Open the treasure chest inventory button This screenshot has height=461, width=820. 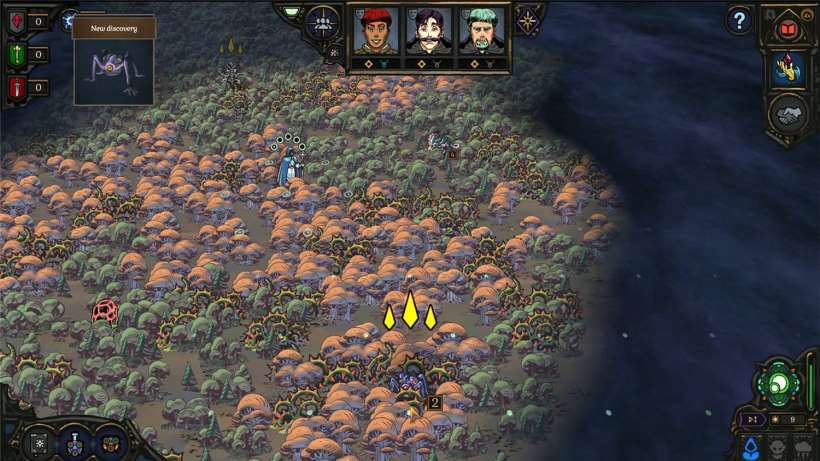click(109, 443)
